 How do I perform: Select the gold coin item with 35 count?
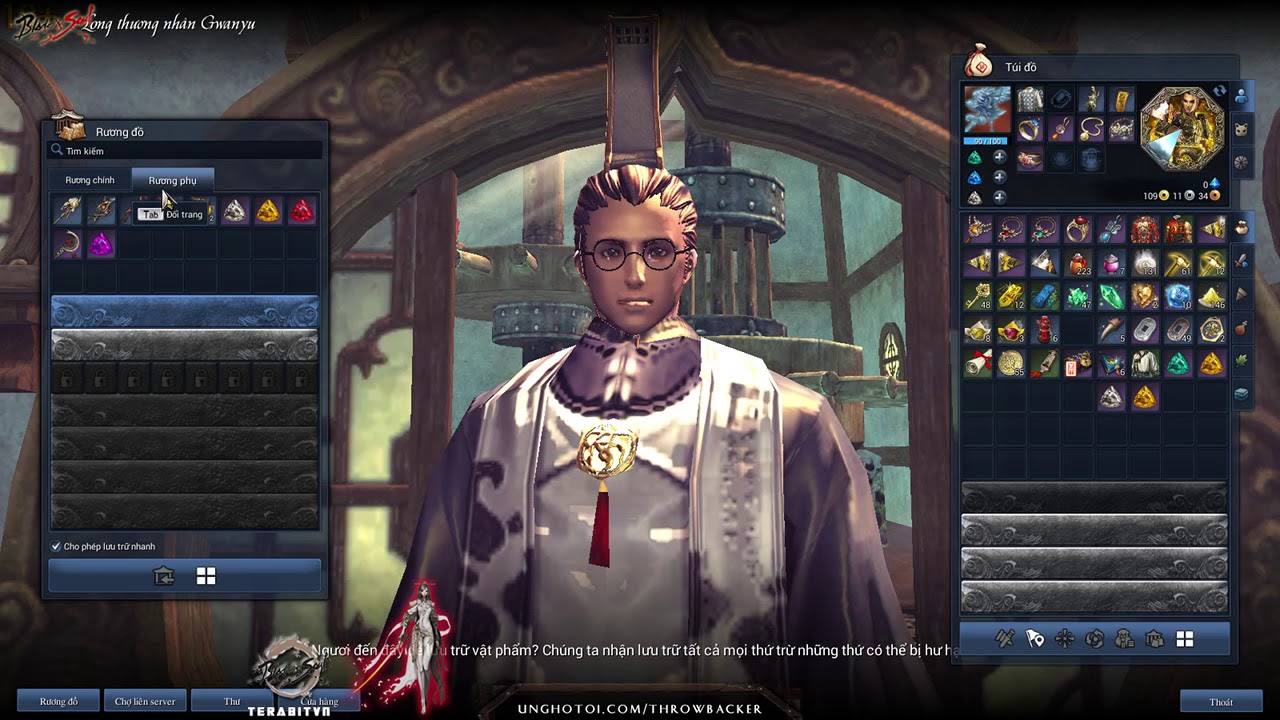click(x=1011, y=363)
